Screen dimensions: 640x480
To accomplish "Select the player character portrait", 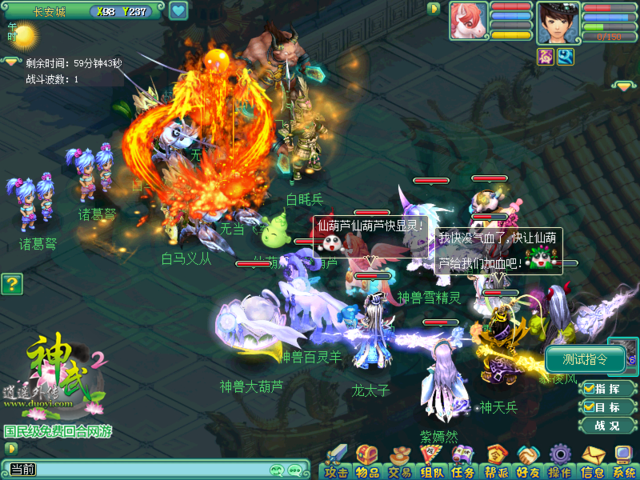I will pyautogui.click(x=557, y=22).
